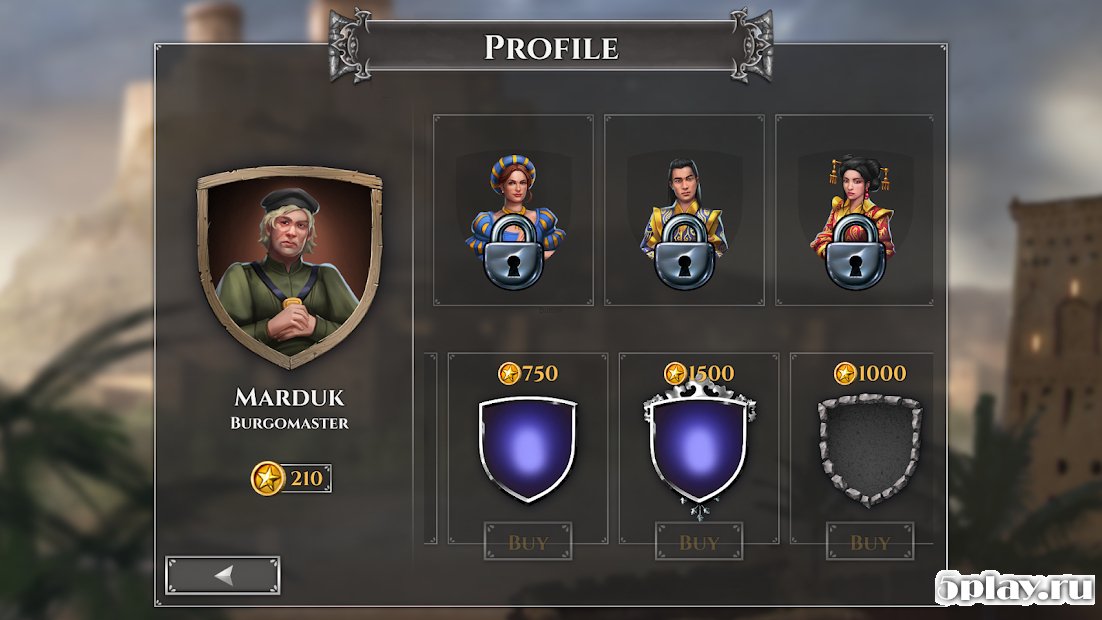Choose the plain blue shield frame

pyautogui.click(x=528, y=449)
